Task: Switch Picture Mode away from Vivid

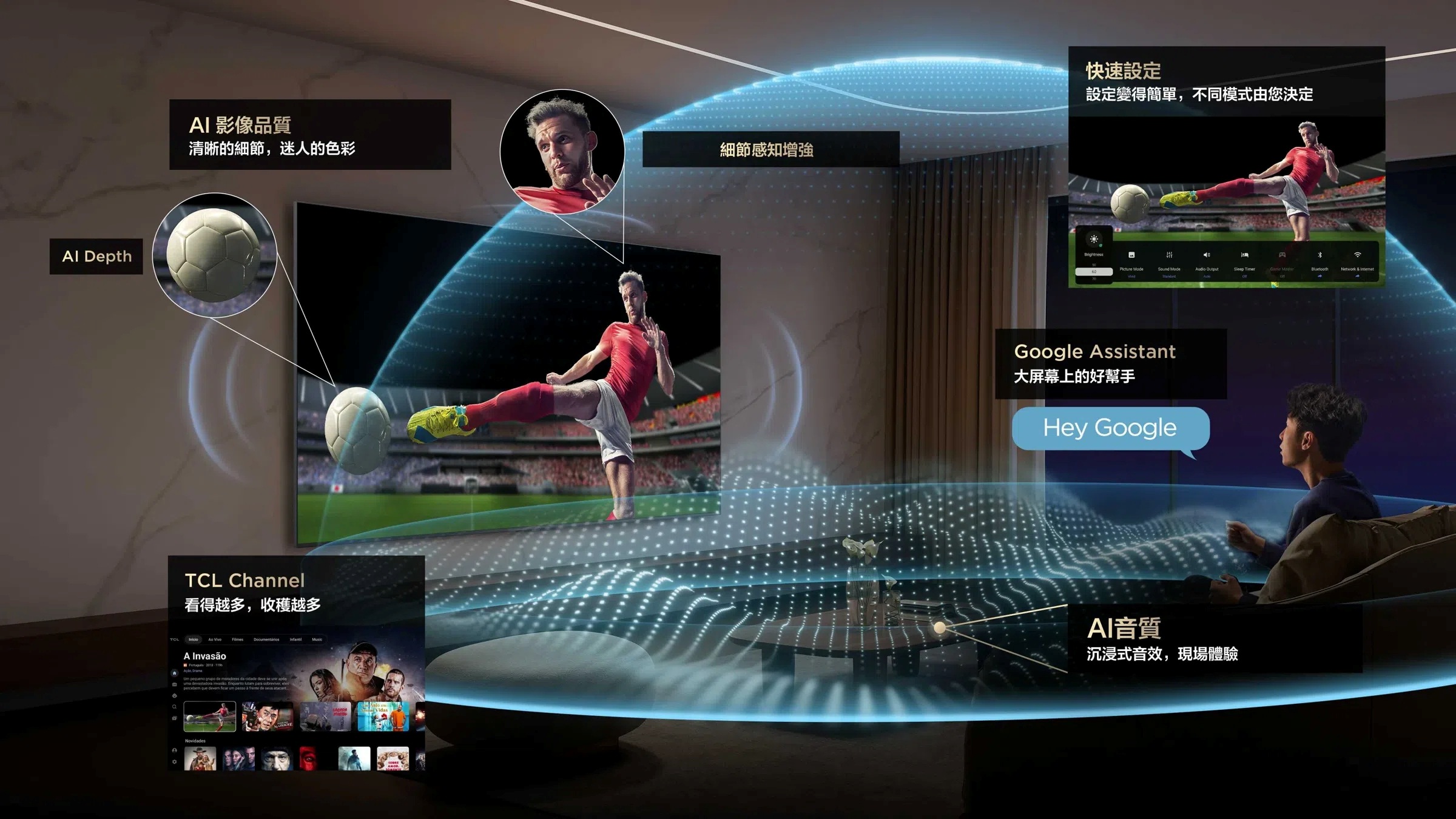Action: click(1132, 277)
